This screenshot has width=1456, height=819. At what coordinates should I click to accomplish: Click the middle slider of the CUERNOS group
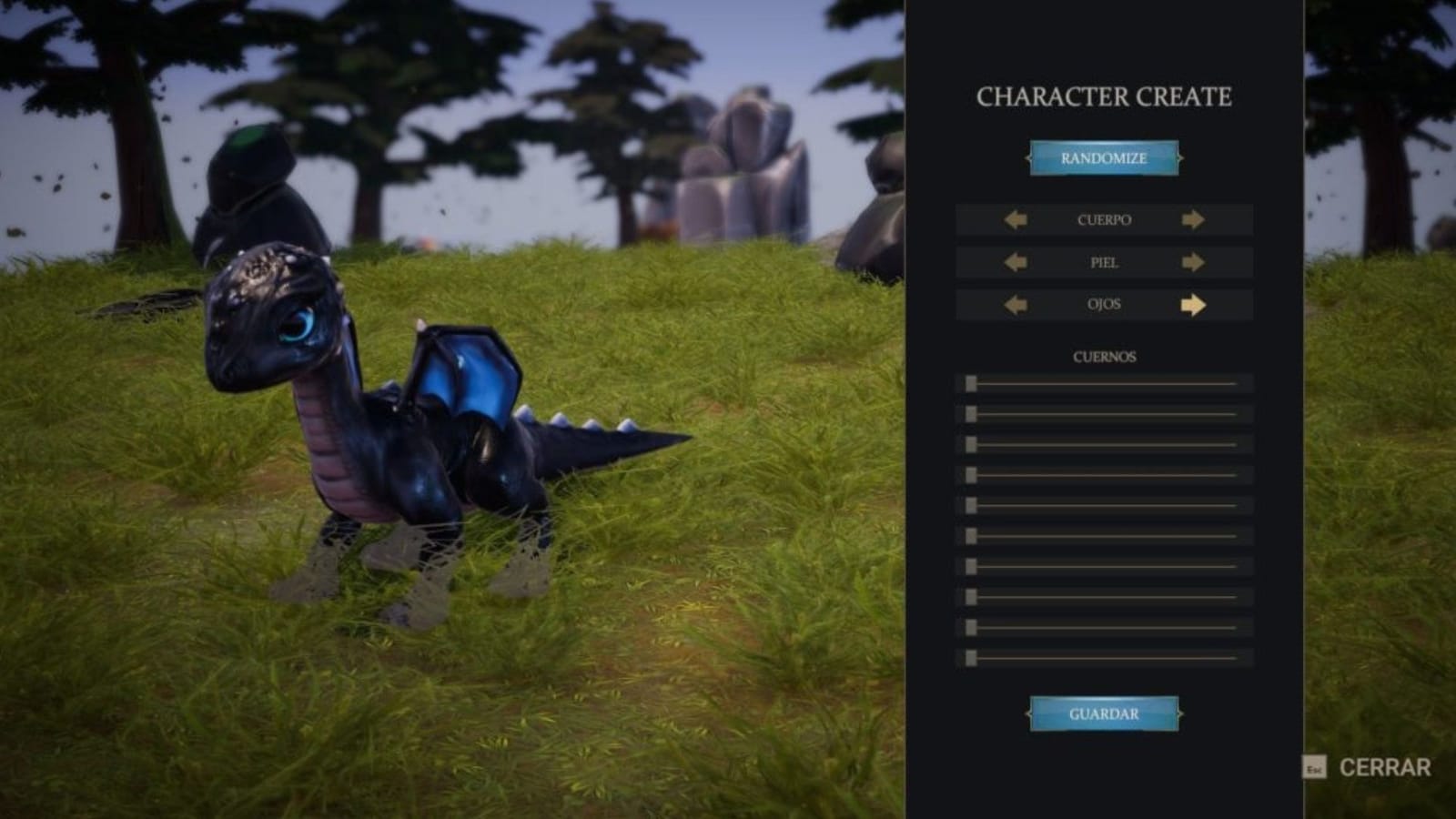click(972, 536)
